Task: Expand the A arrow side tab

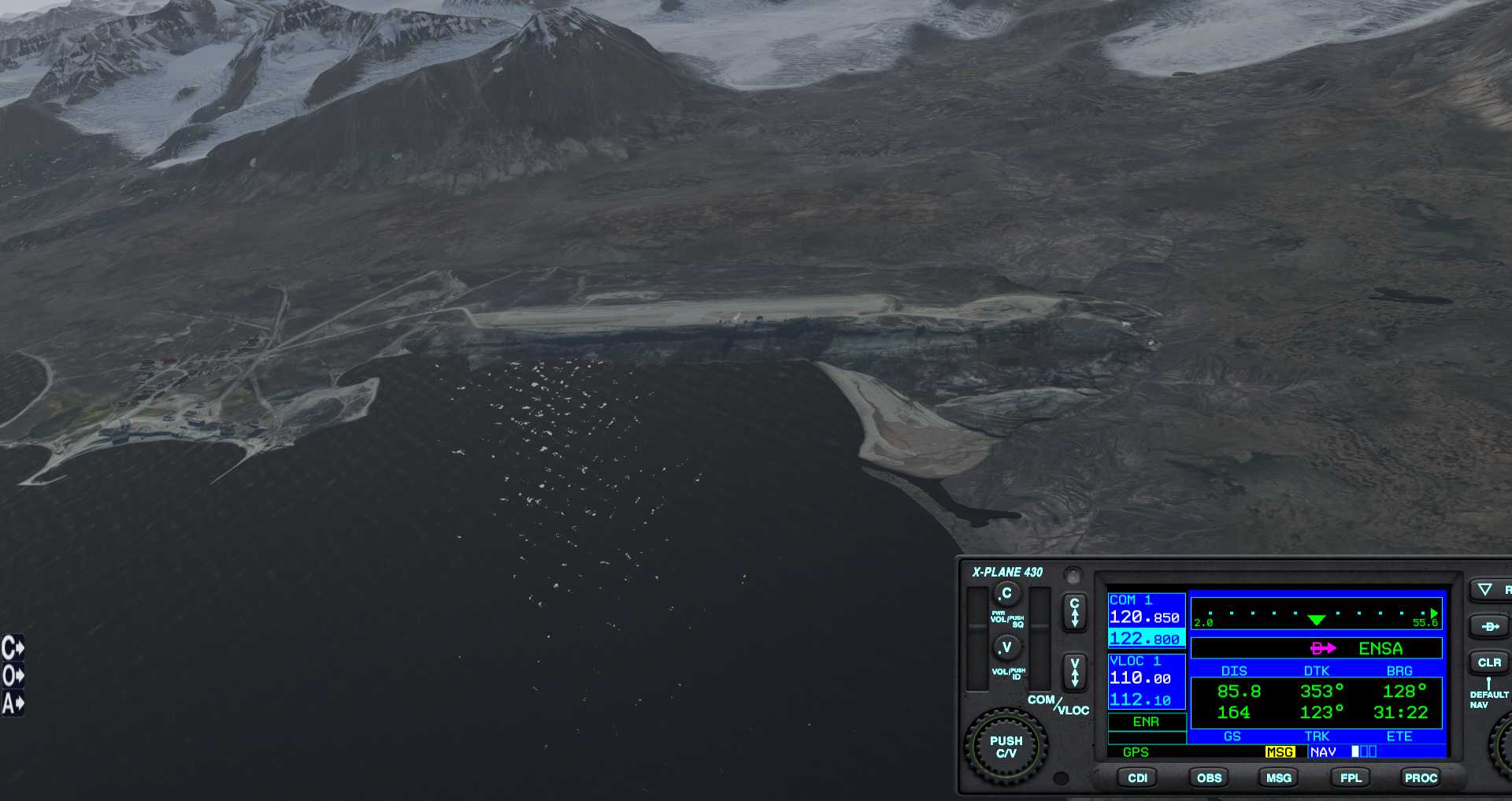Action: 13,703
